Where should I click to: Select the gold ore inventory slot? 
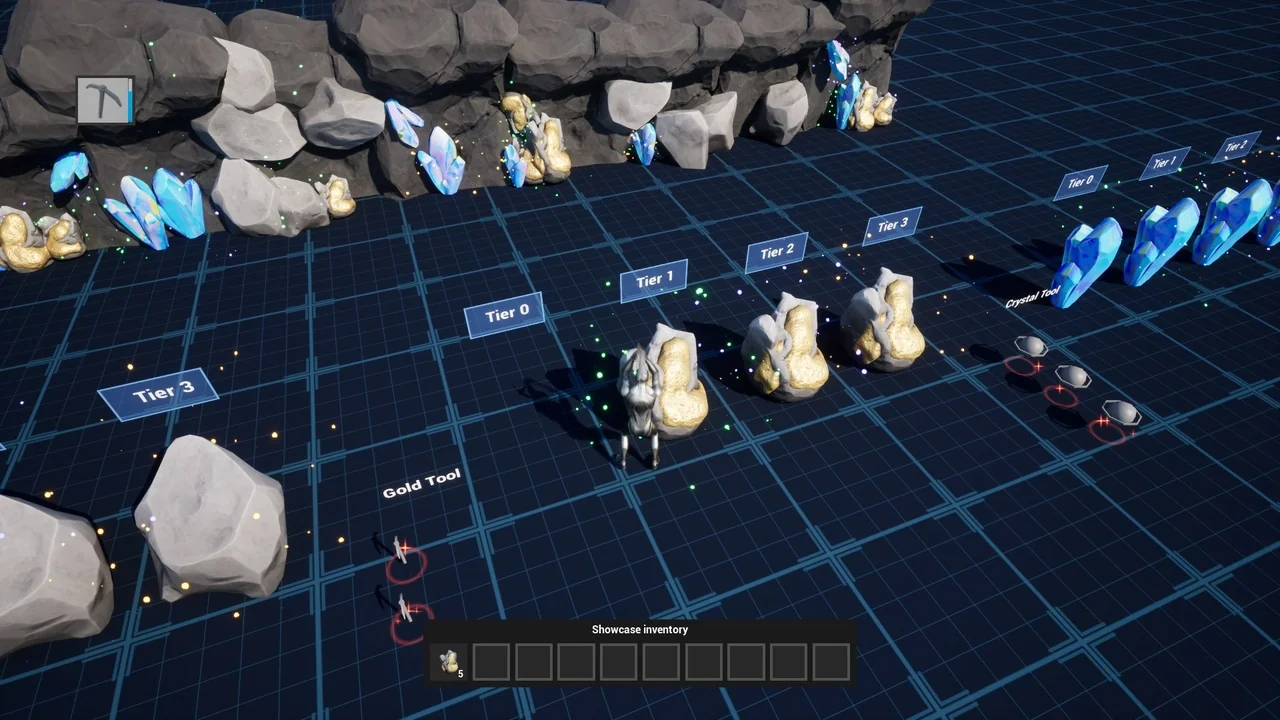(449, 662)
